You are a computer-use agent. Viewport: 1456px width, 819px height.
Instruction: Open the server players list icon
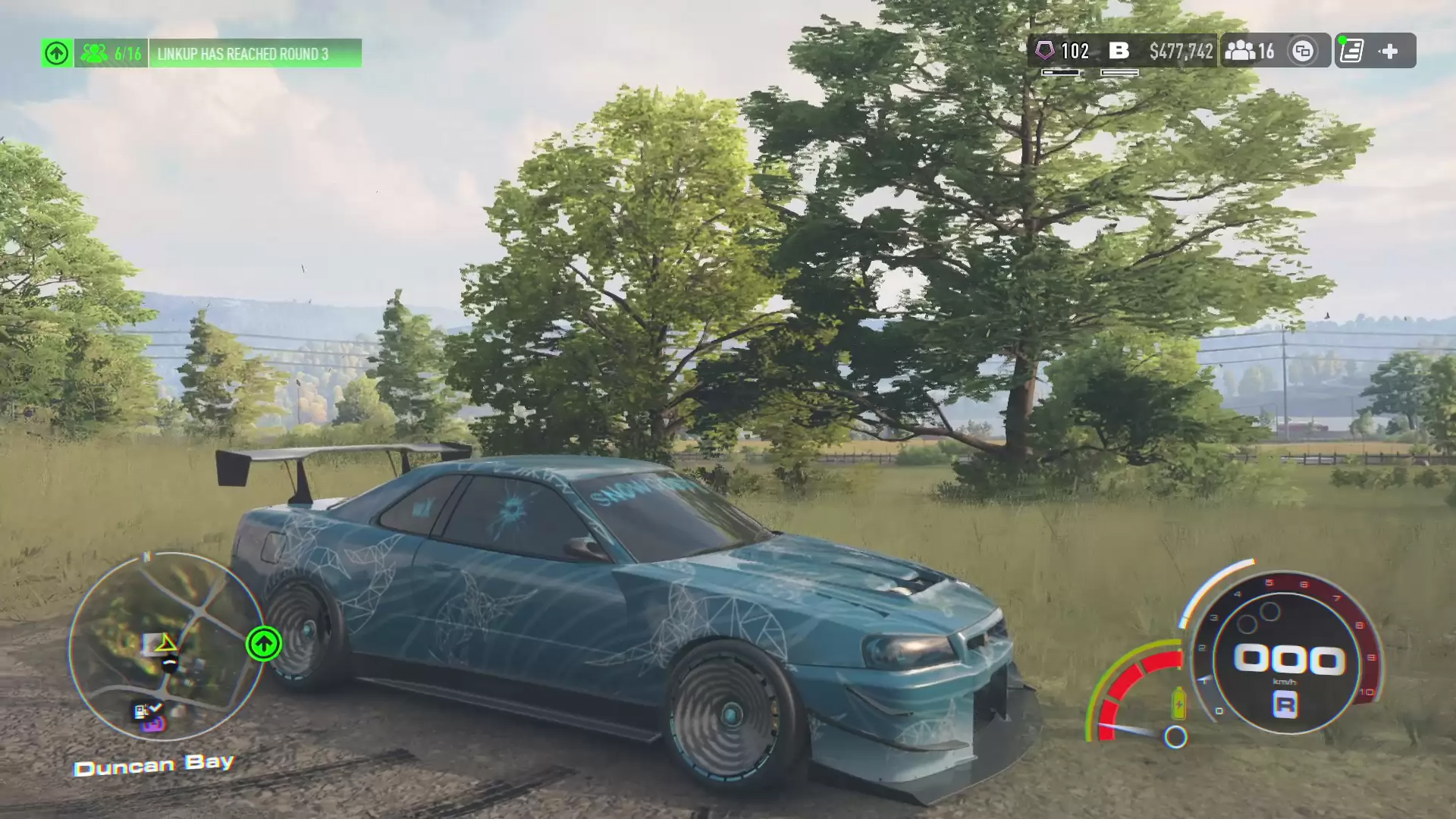click(x=1248, y=51)
